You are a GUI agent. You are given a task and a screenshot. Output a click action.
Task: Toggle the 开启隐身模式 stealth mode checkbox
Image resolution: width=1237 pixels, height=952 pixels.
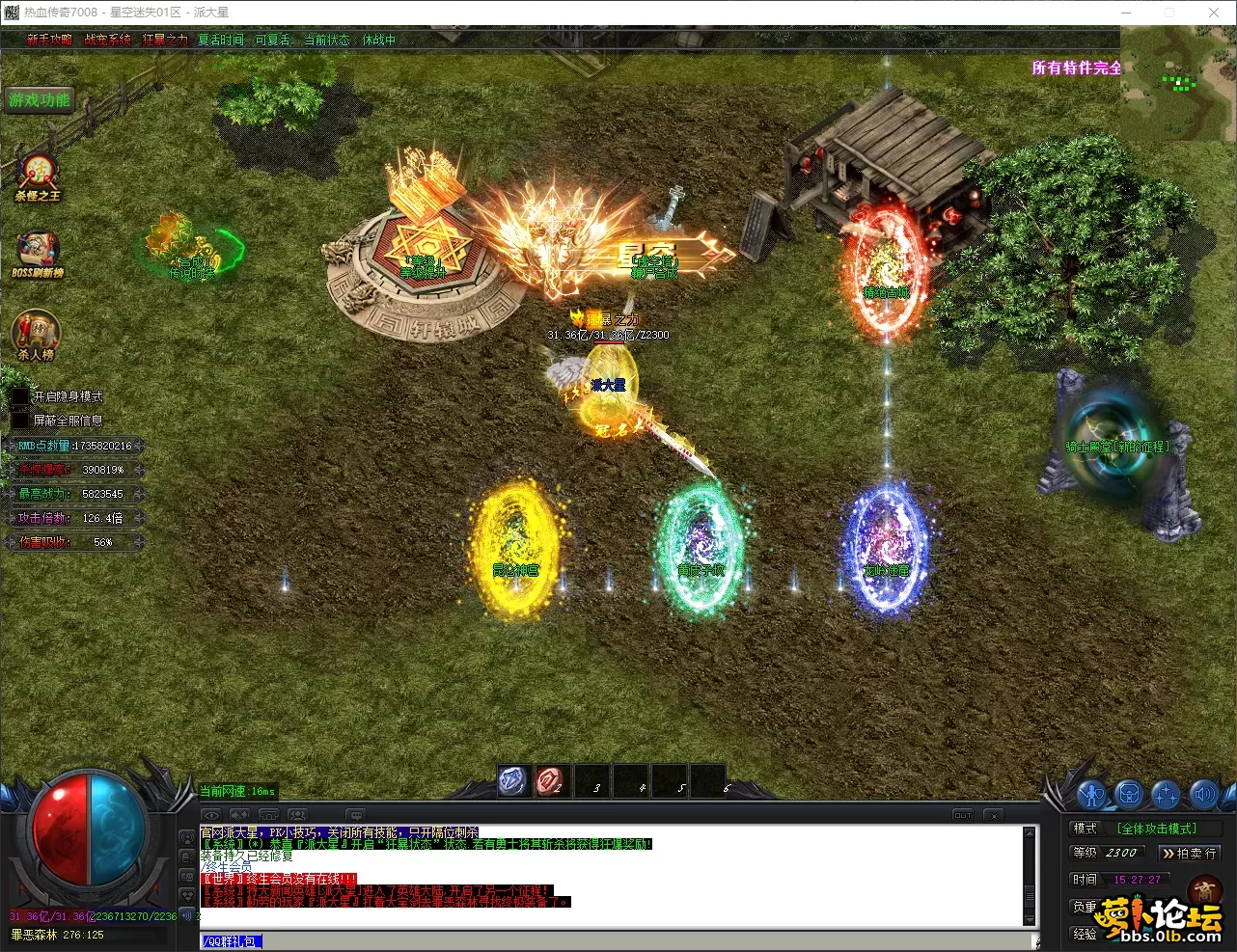click(x=20, y=396)
